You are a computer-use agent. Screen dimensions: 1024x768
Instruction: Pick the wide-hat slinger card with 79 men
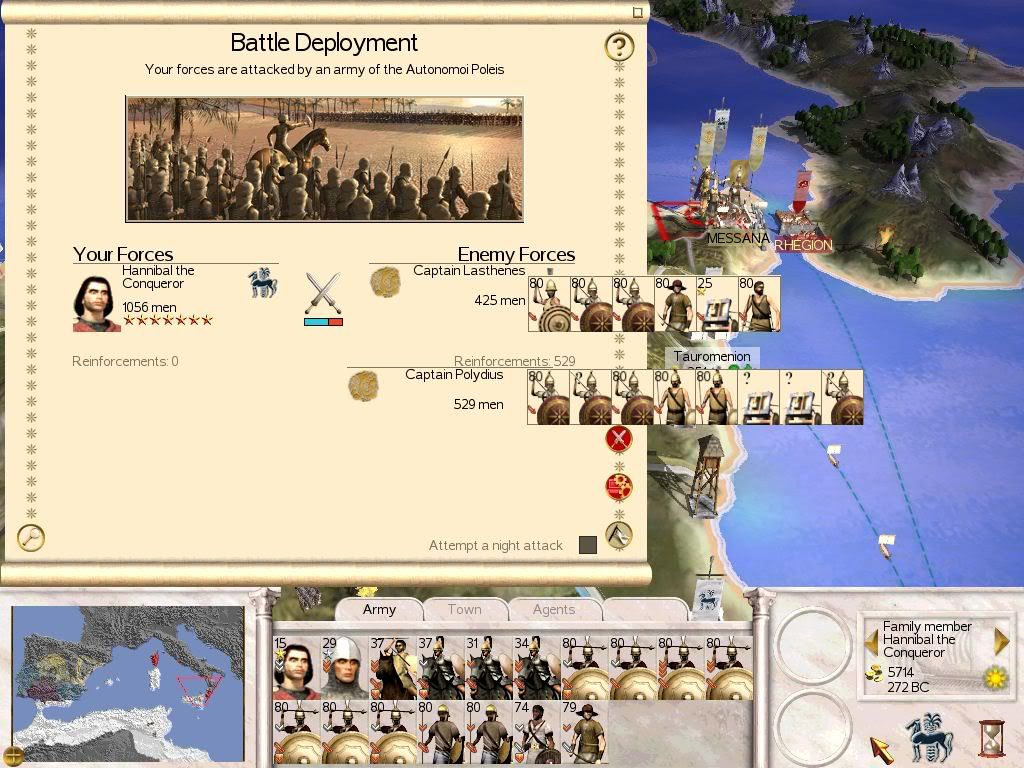(x=584, y=733)
